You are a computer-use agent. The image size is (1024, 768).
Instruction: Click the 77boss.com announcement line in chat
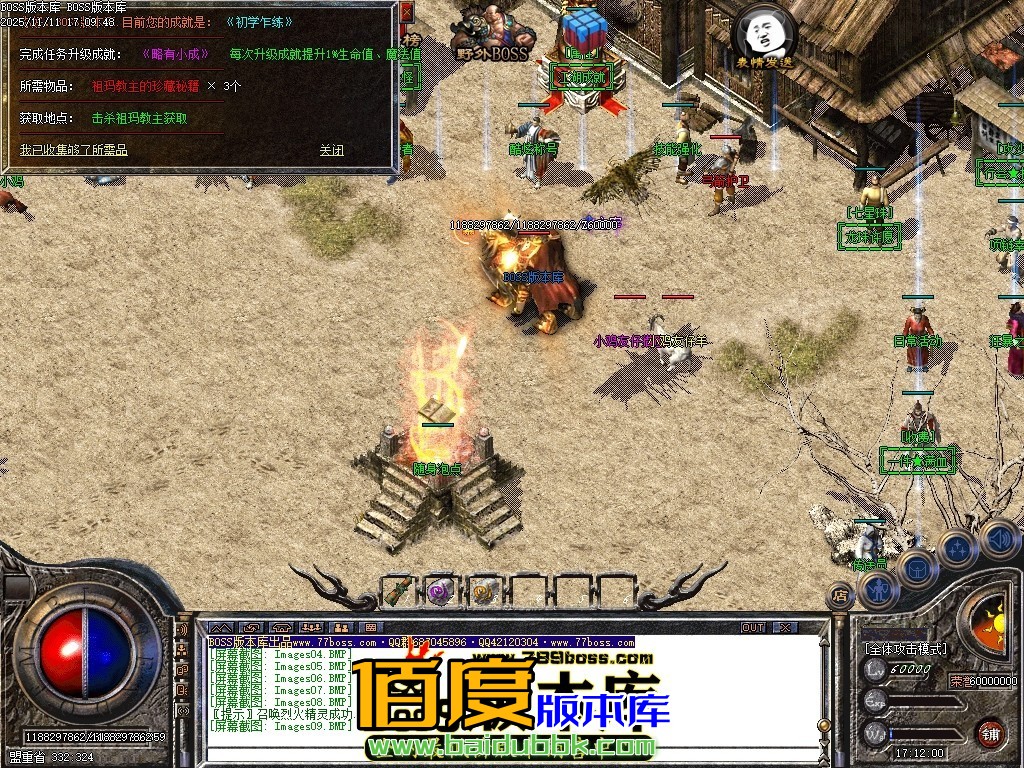[x=420, y=642]
